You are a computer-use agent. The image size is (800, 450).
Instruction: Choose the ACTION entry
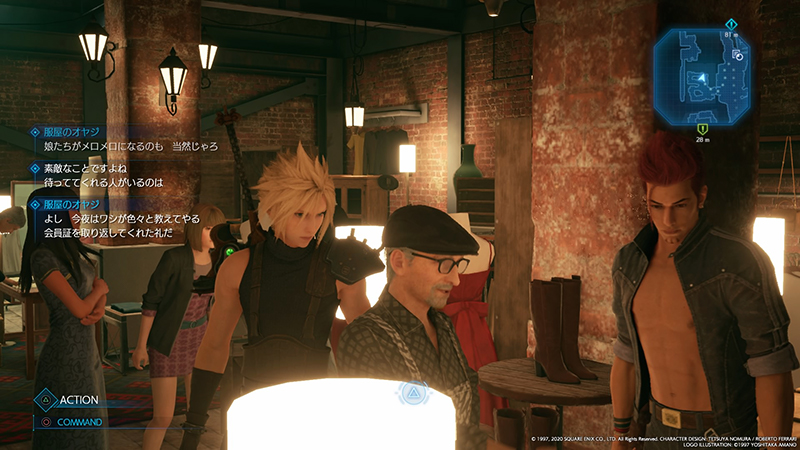pyautogui.click(x=78, y=400)
